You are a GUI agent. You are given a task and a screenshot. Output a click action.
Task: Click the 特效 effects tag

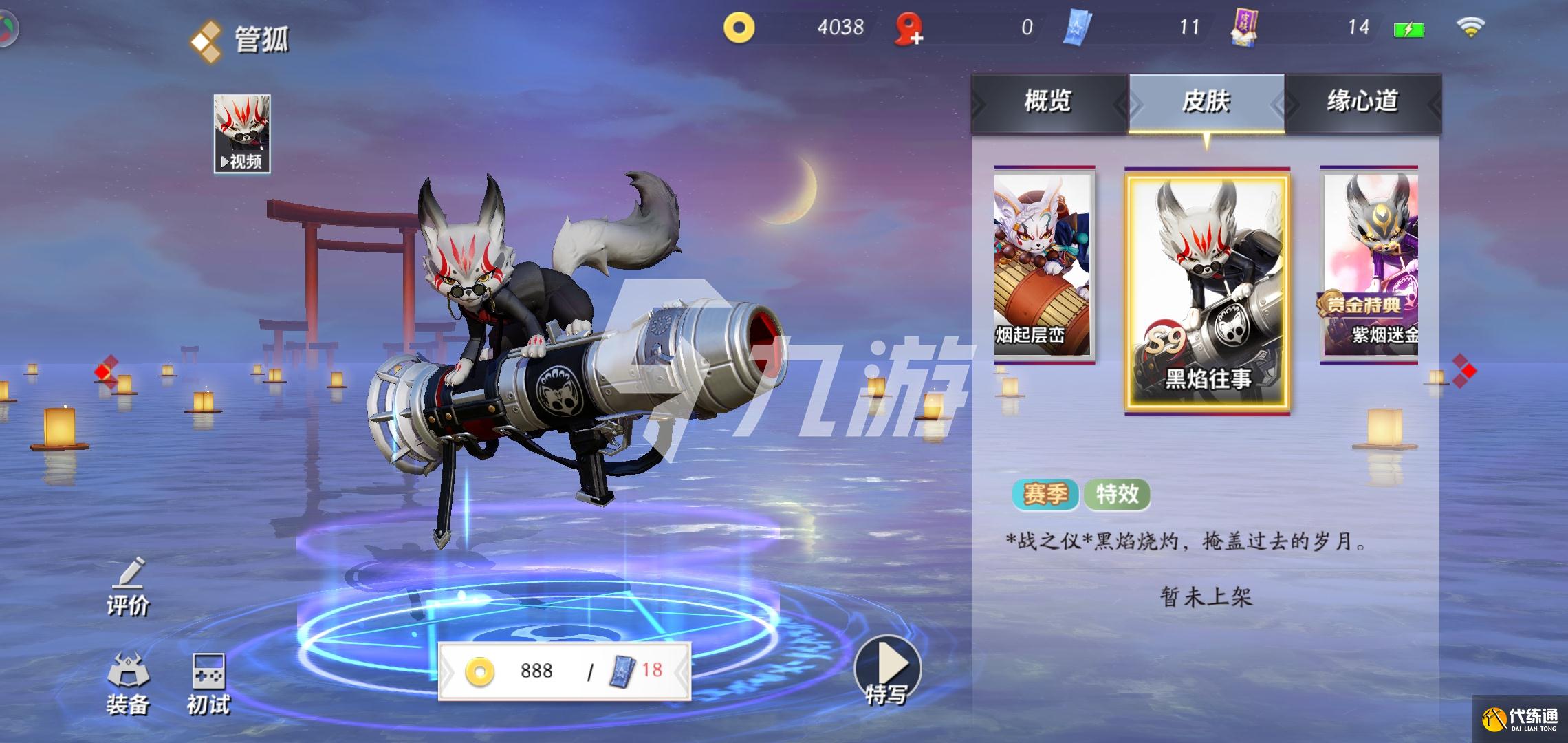pos(1117,494)
